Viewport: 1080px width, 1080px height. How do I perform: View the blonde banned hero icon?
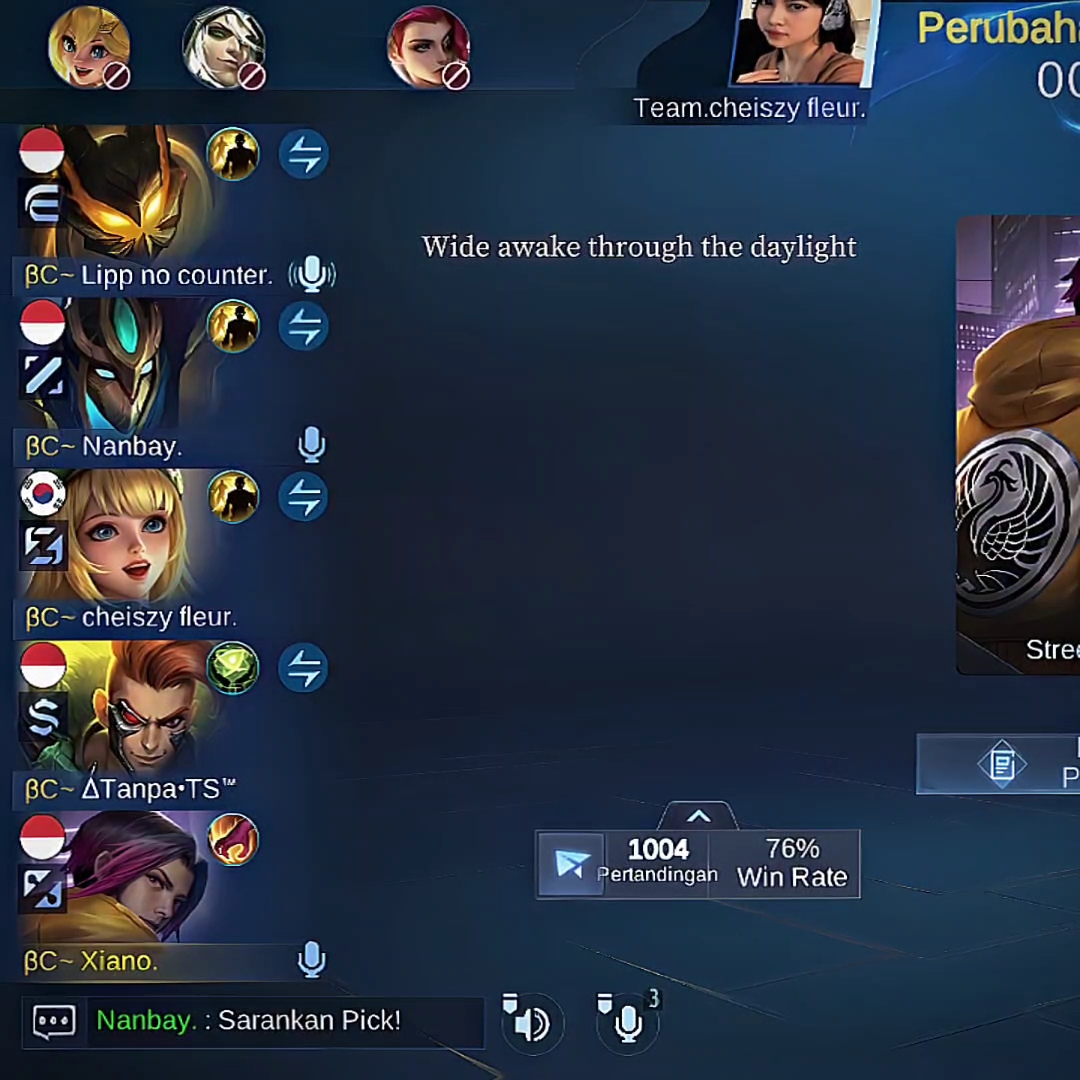(x=89, y=48)
